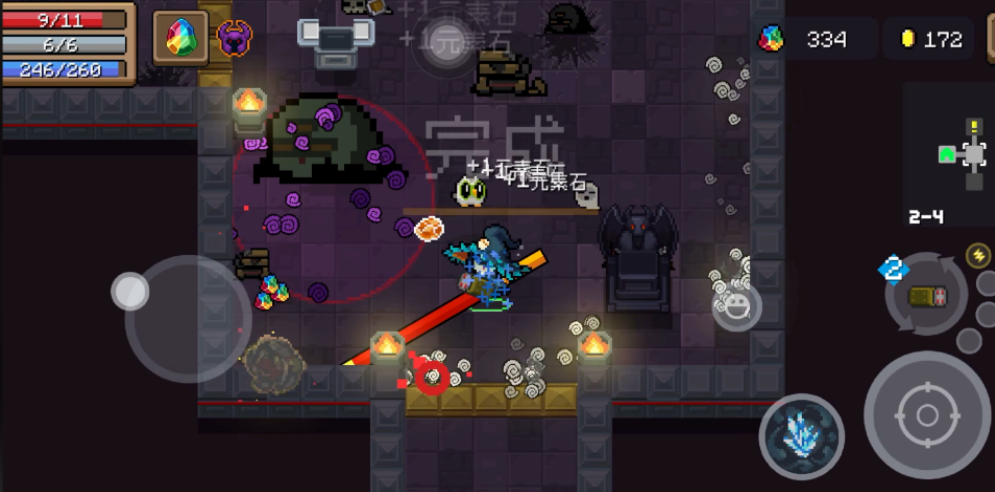Select the rainbow gem buff icon

(180, 38)
